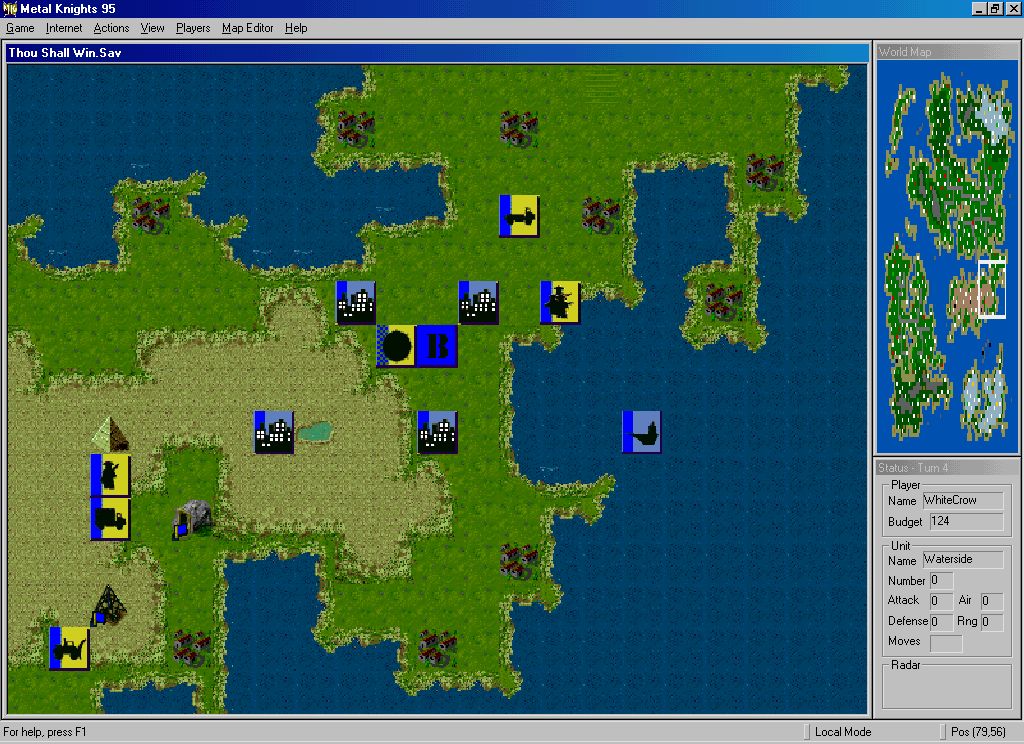Open the View menu

tap(153, 28)
